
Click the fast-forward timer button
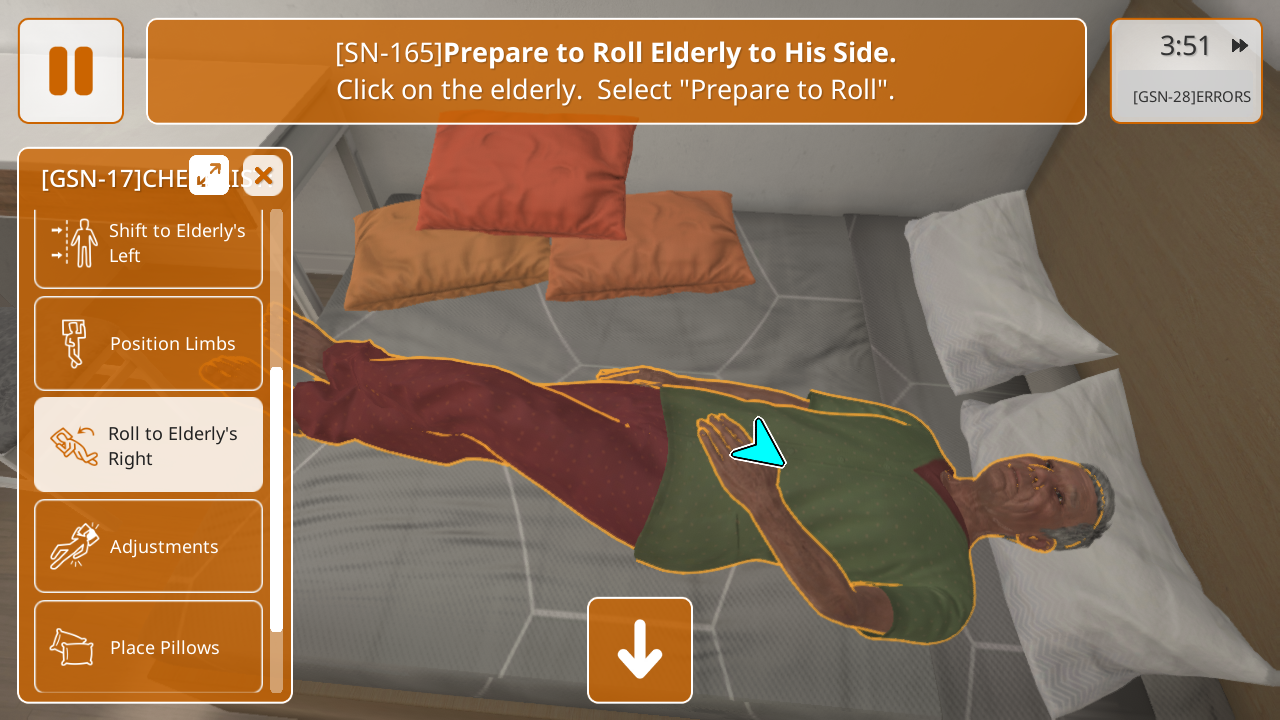coord(1240,46)
